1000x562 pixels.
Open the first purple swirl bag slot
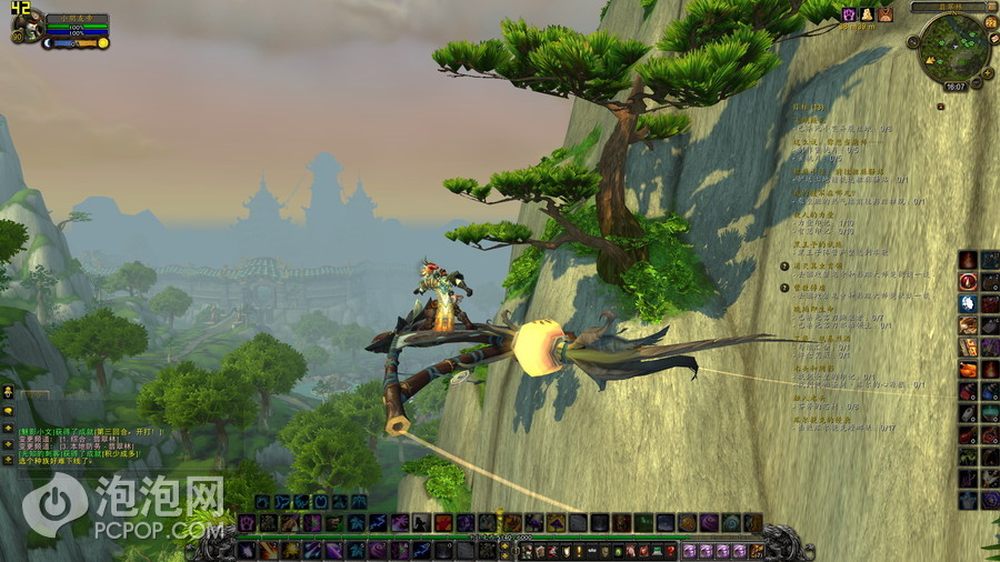coord(691,551)
